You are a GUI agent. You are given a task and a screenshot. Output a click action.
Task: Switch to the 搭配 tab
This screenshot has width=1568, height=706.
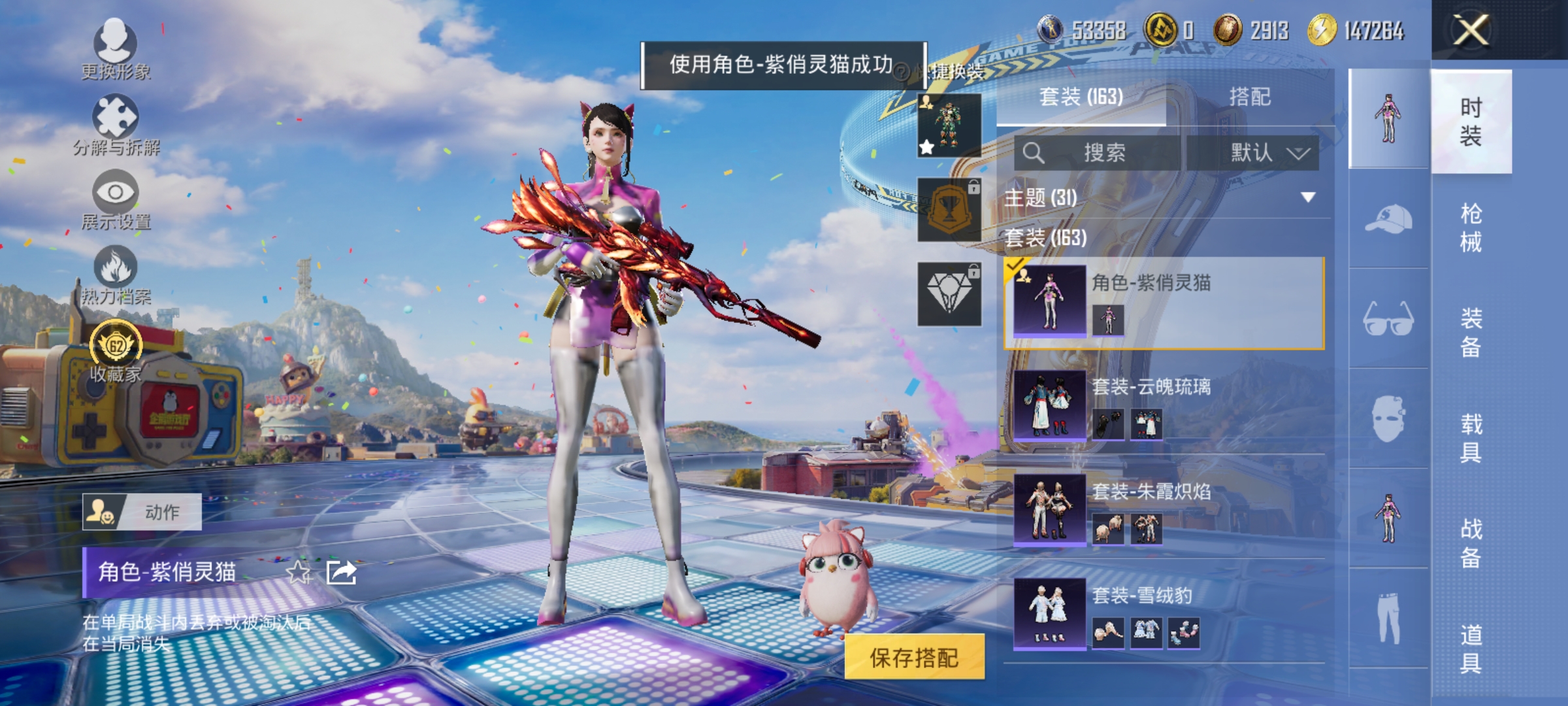(1250, 97)
